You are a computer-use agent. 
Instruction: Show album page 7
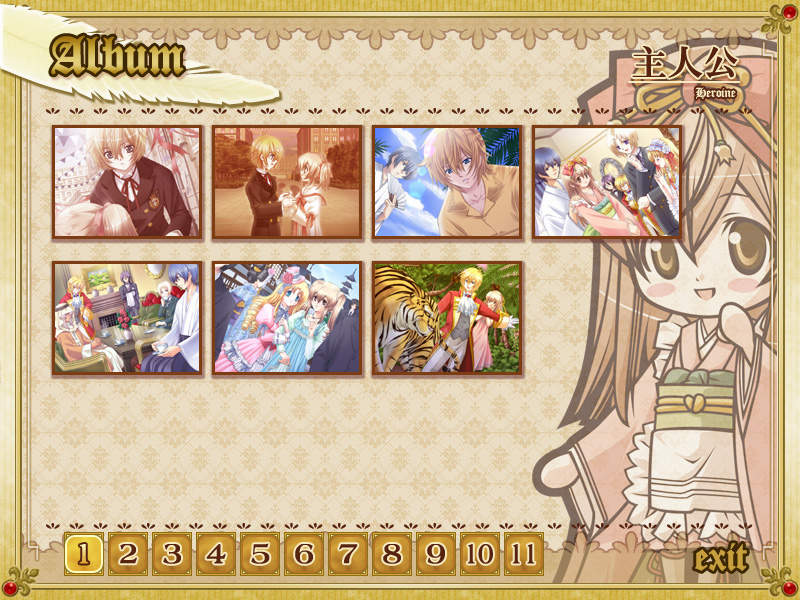349,553
